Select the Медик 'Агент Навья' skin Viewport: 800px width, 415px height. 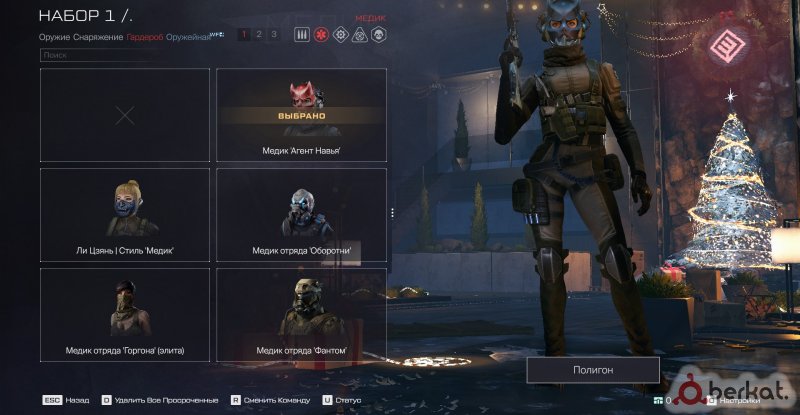pyautogui.click(x=301, y=116)
